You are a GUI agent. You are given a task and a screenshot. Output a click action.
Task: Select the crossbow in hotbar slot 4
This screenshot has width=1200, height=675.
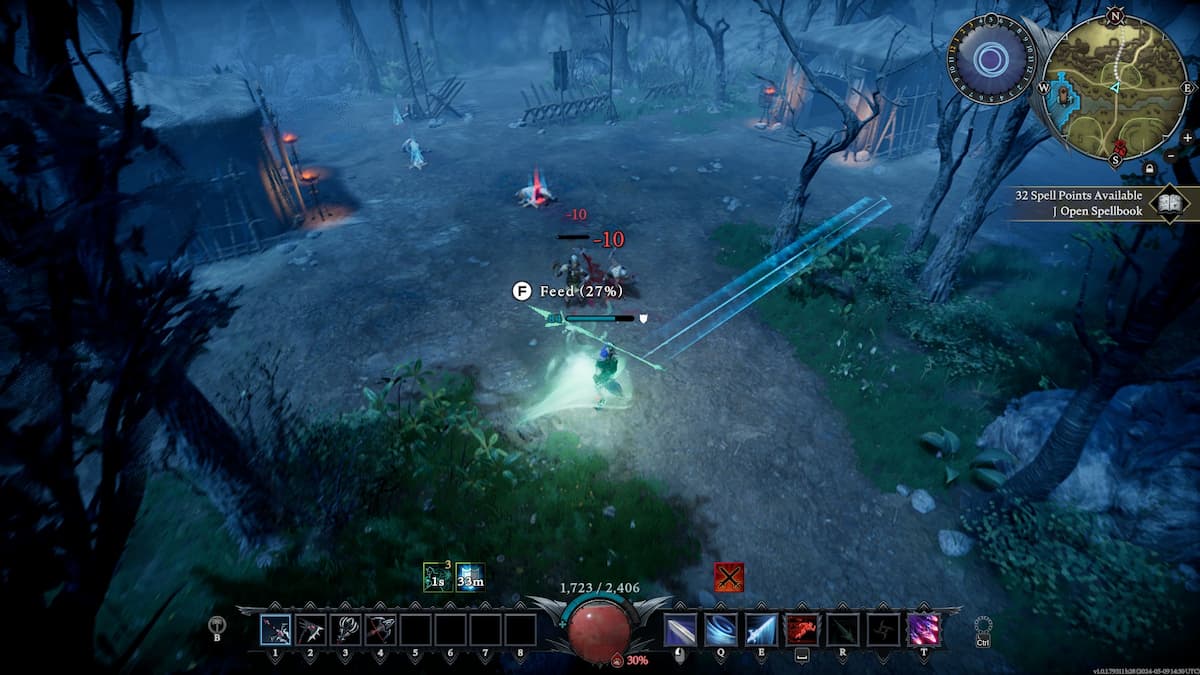[x=380, y=630]
